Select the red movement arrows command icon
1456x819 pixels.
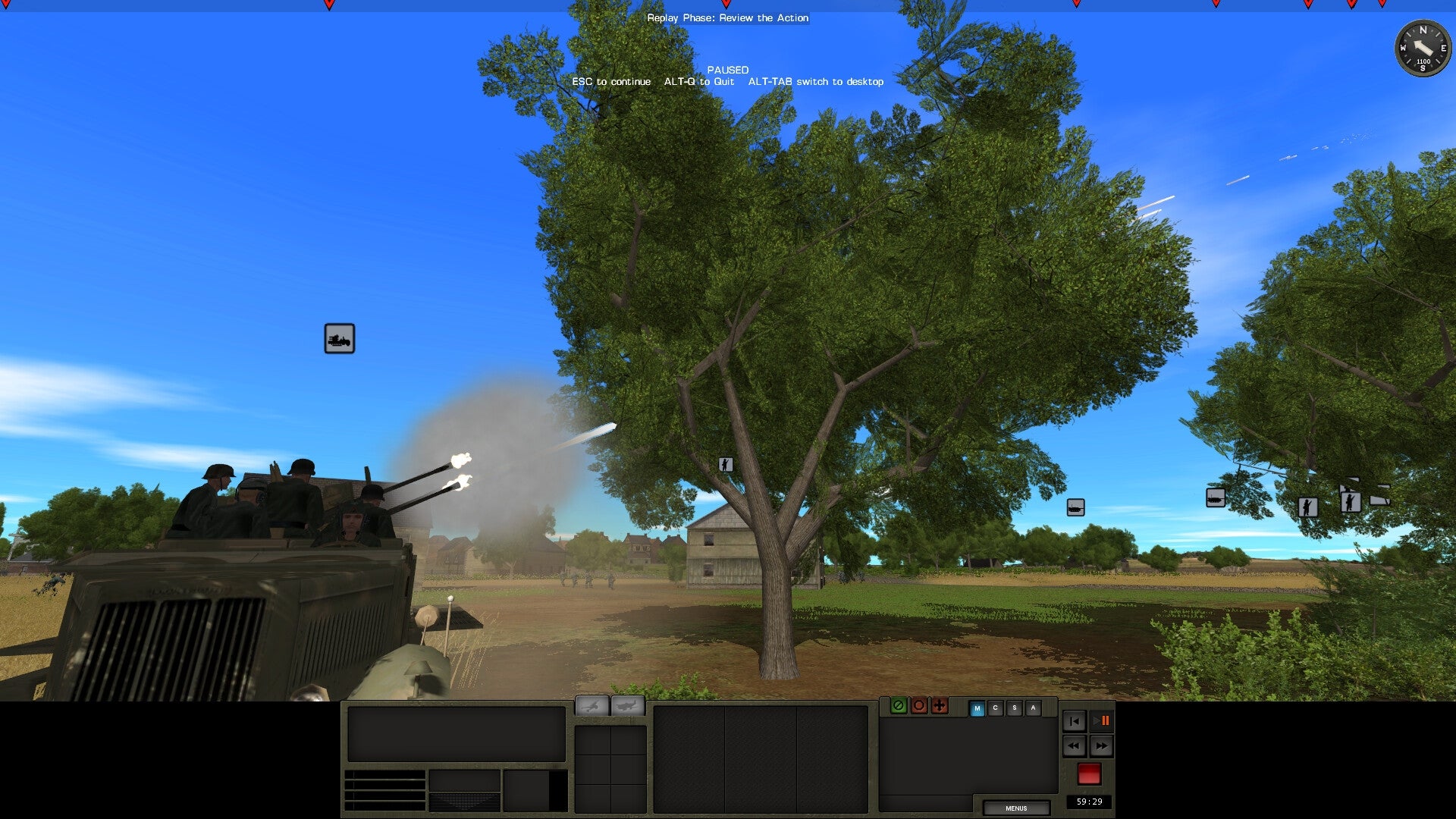tap(938, 706)
